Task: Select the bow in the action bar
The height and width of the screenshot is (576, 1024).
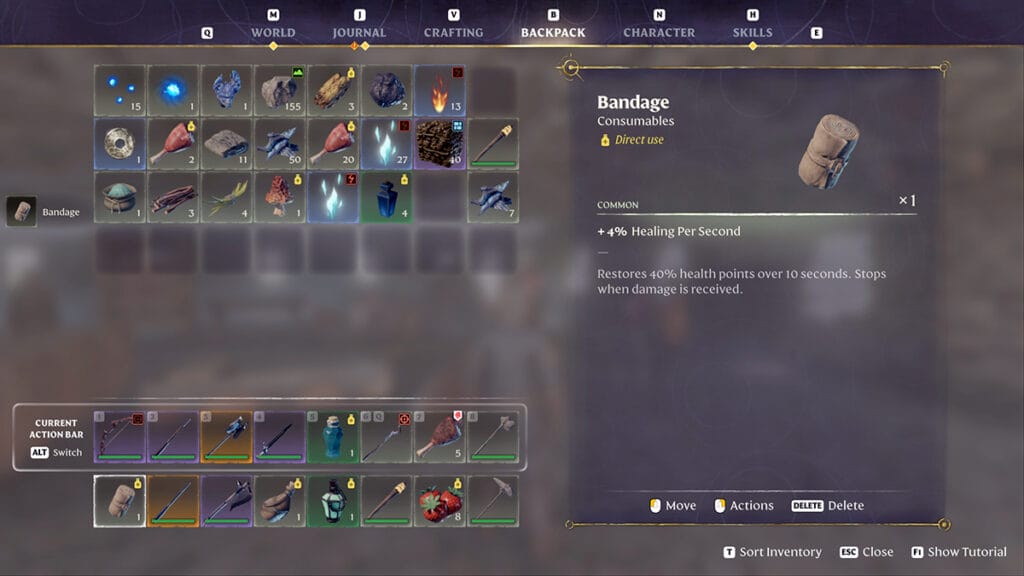Action: coord(119,437)
